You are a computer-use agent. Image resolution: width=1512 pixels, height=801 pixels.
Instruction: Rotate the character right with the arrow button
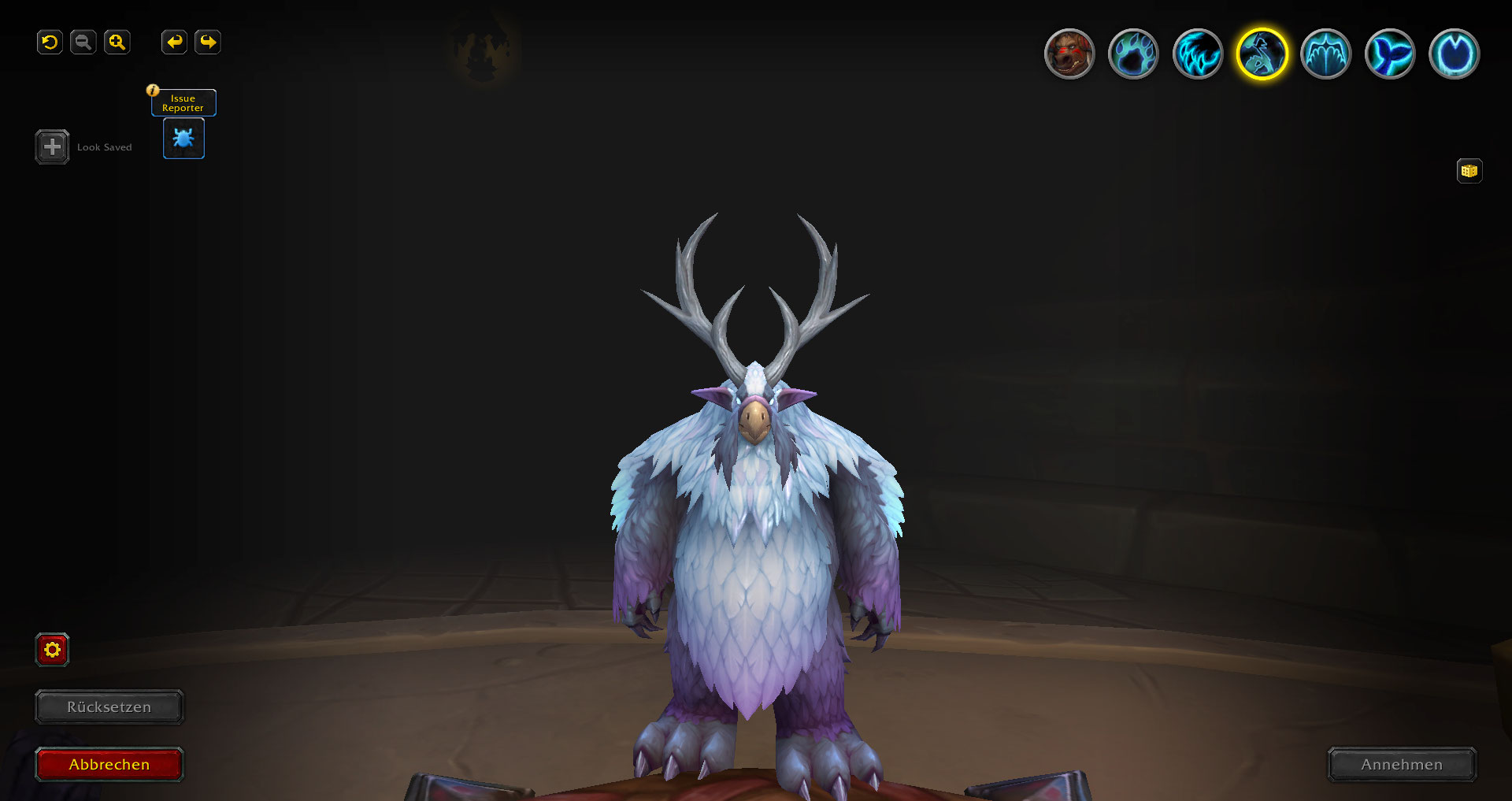pos(208,43)
